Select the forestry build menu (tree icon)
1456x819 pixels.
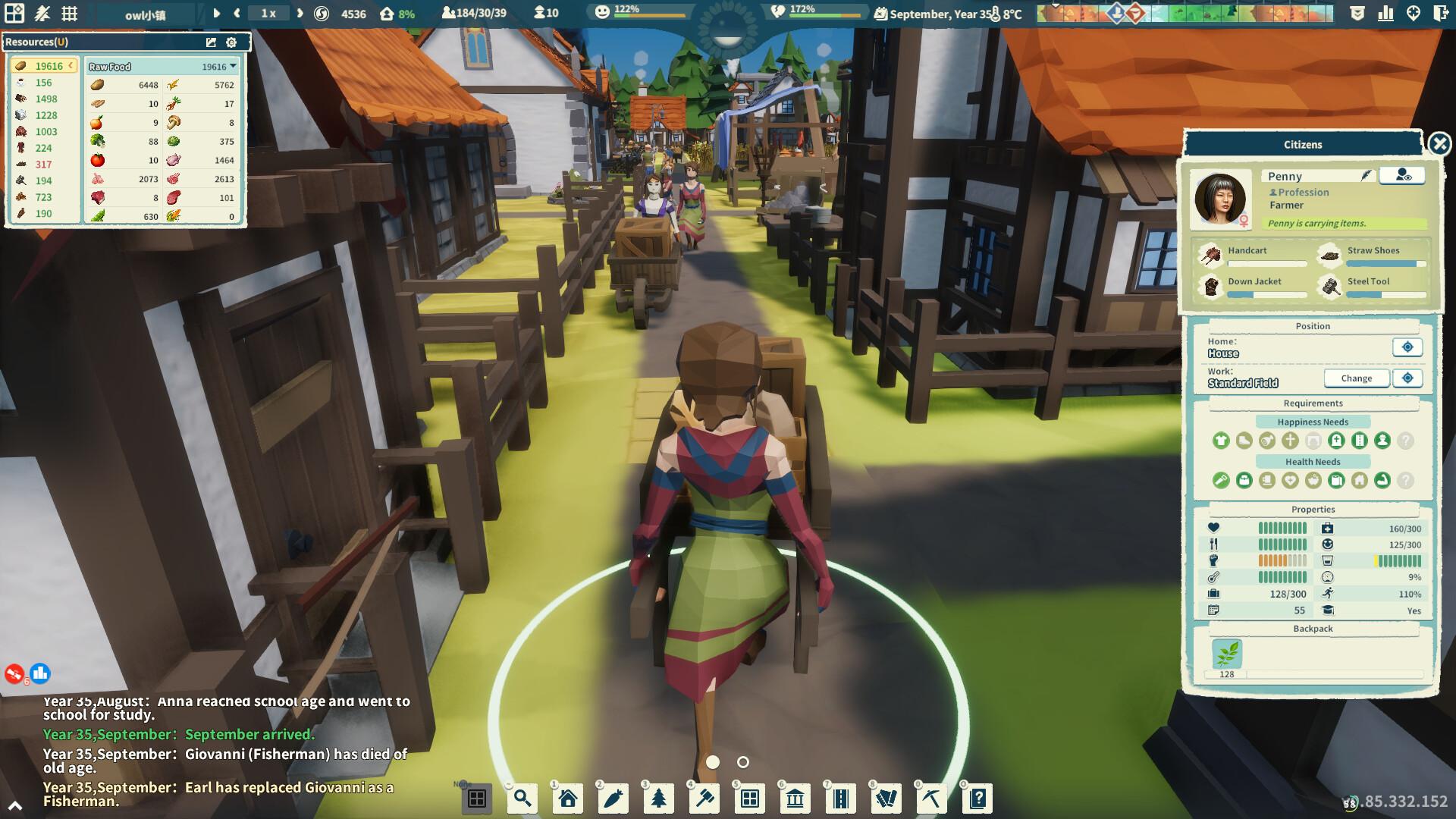[x=660, y=798]
